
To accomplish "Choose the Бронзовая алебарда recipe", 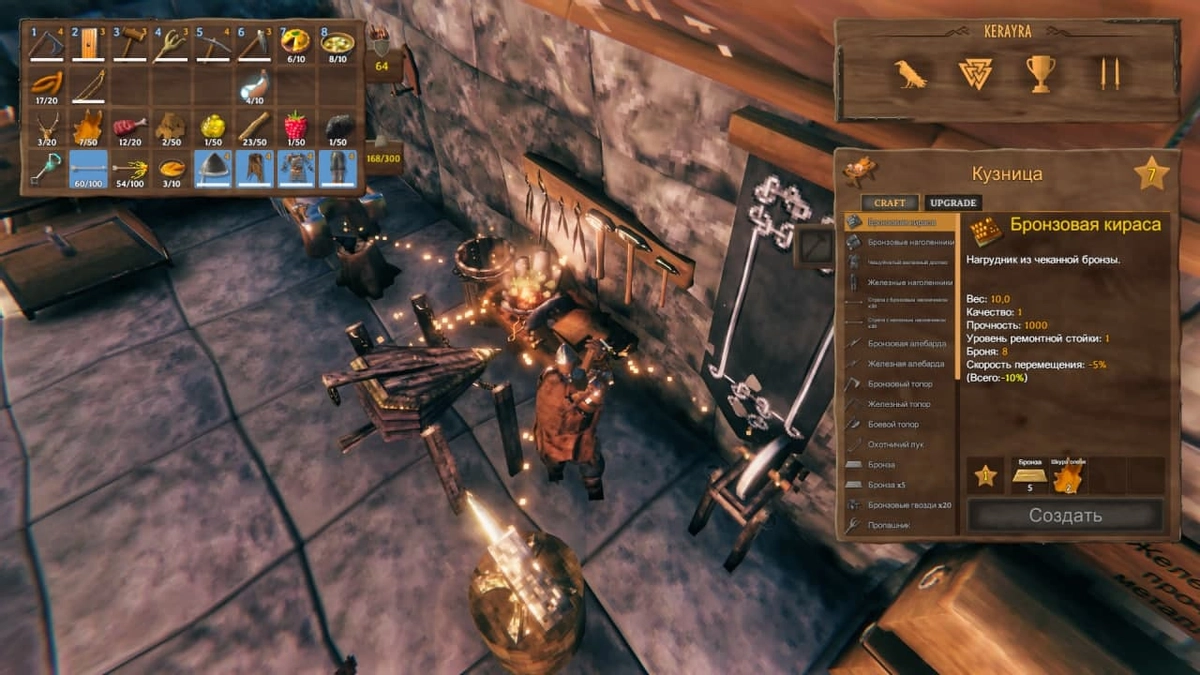I will pyautogui.click(x=898, y=343).
